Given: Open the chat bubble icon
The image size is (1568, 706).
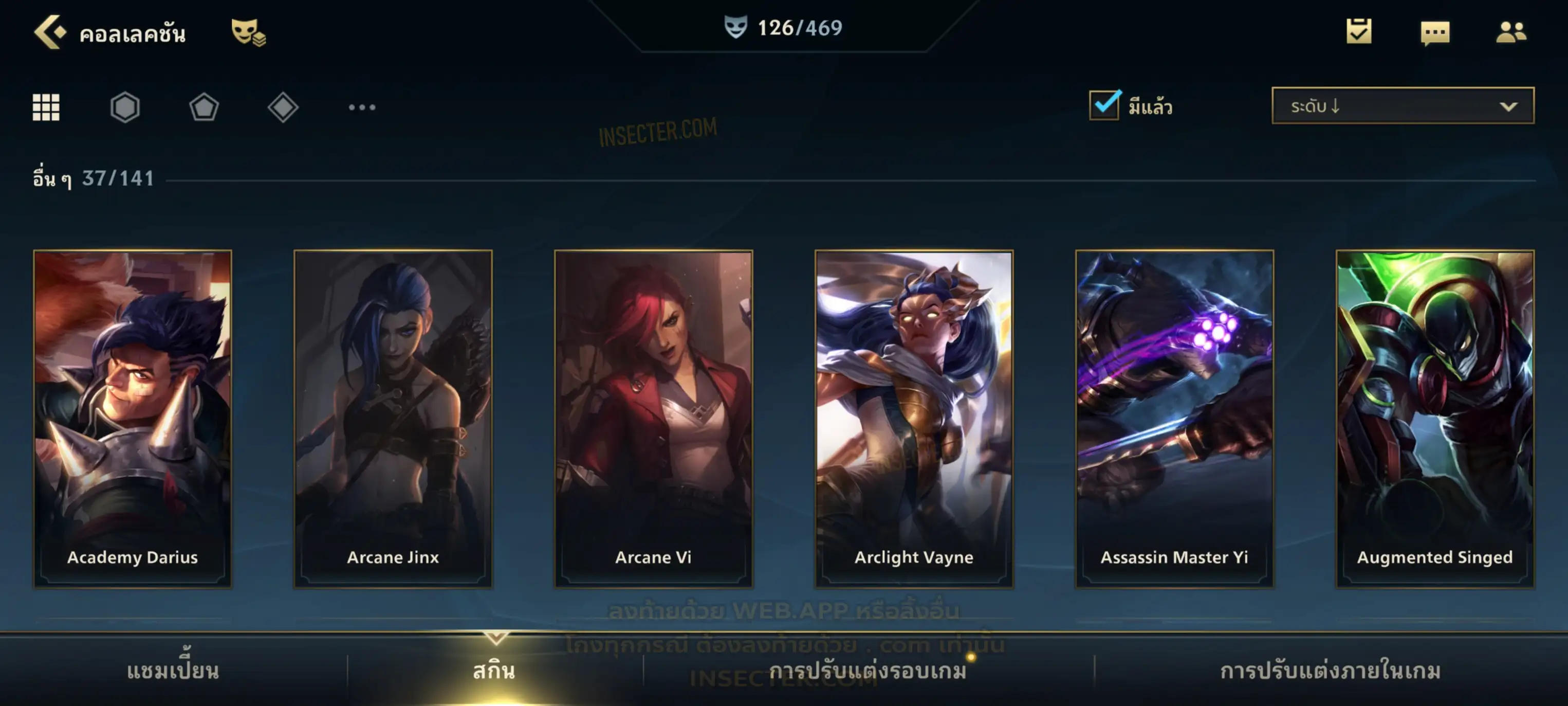Looking at the screenshot, I should (1434, 33).
